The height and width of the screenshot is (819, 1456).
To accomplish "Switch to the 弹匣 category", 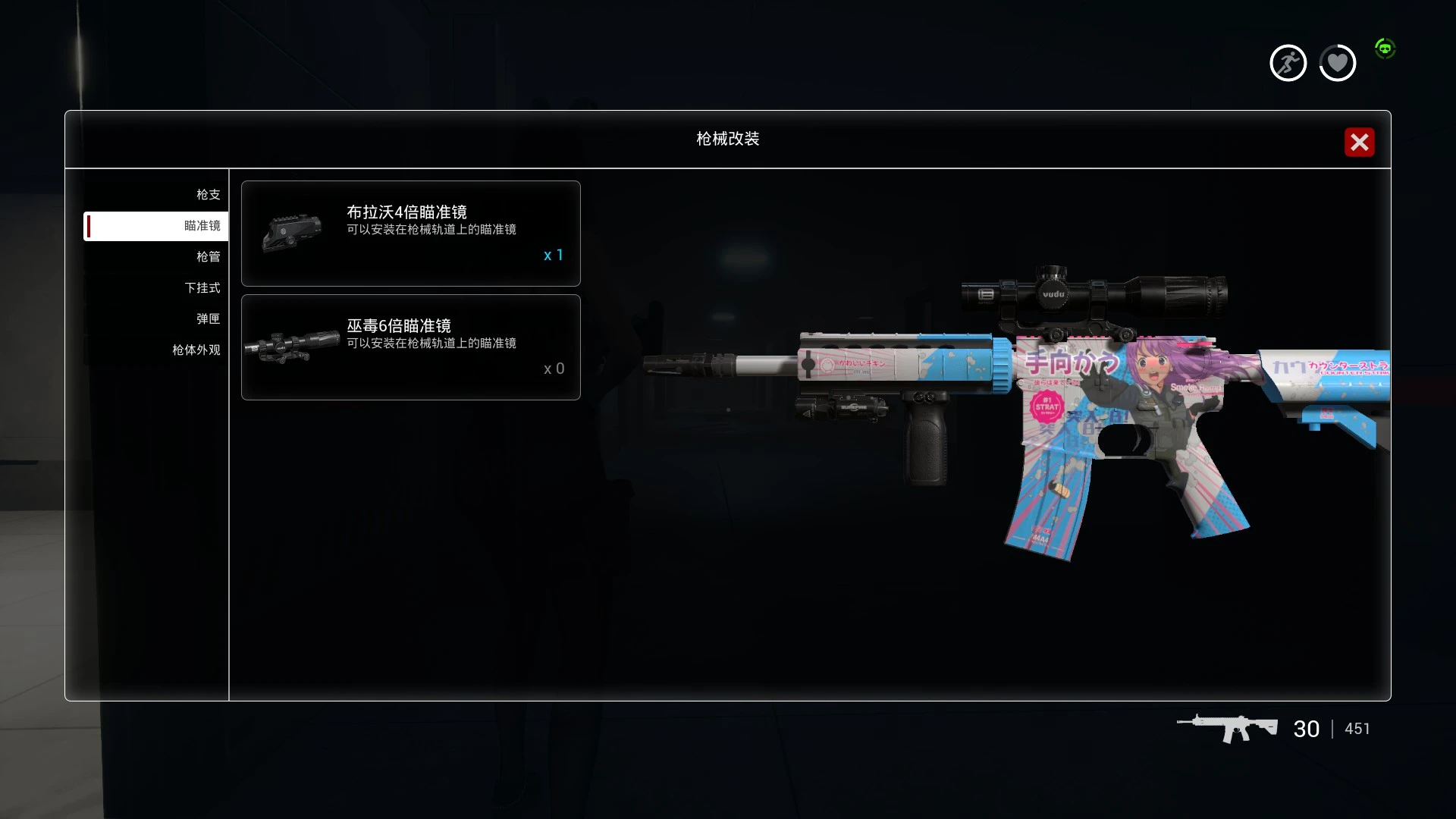I will [x=208, y=319].
